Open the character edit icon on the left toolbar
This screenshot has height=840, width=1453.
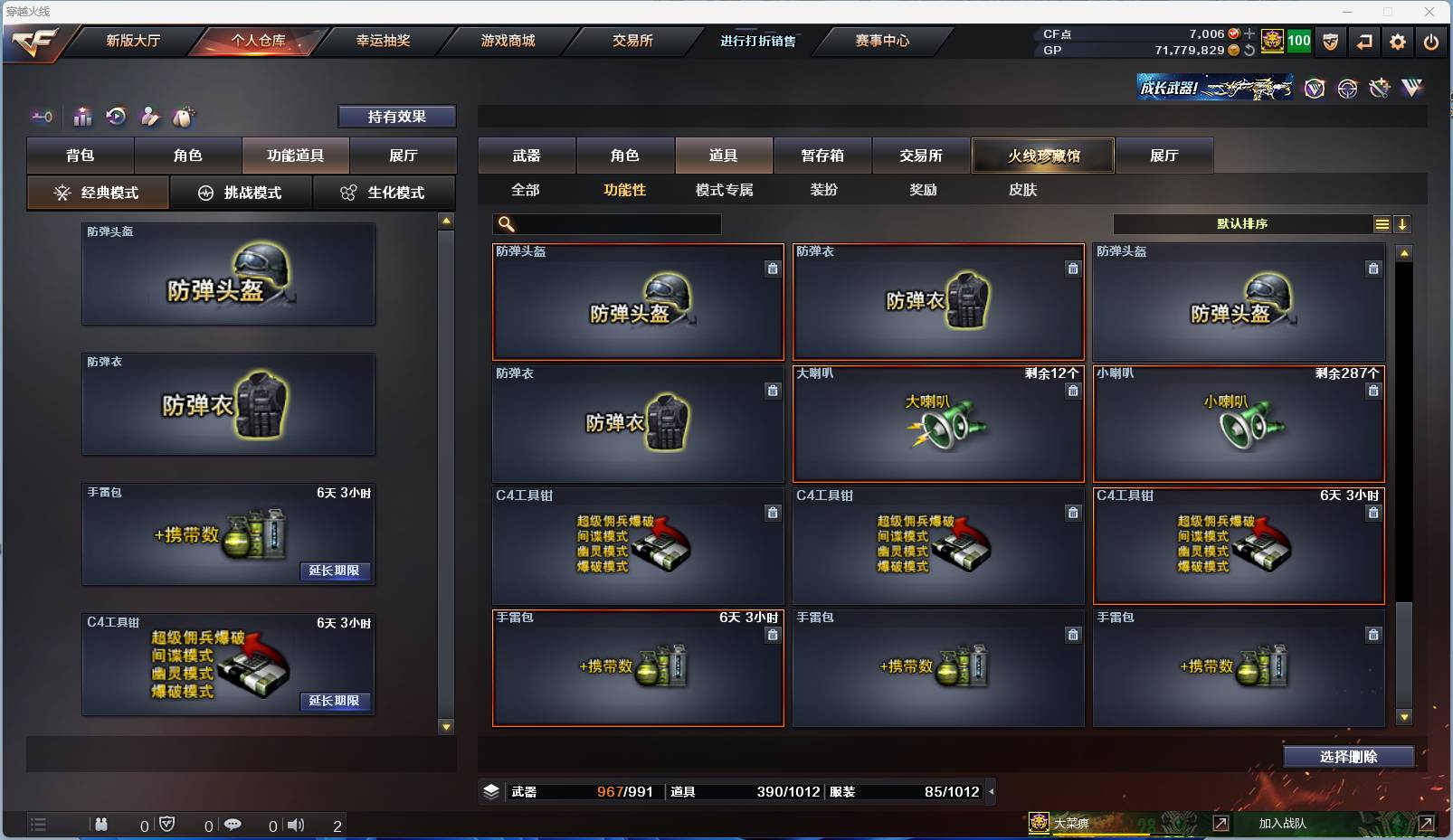149,116
